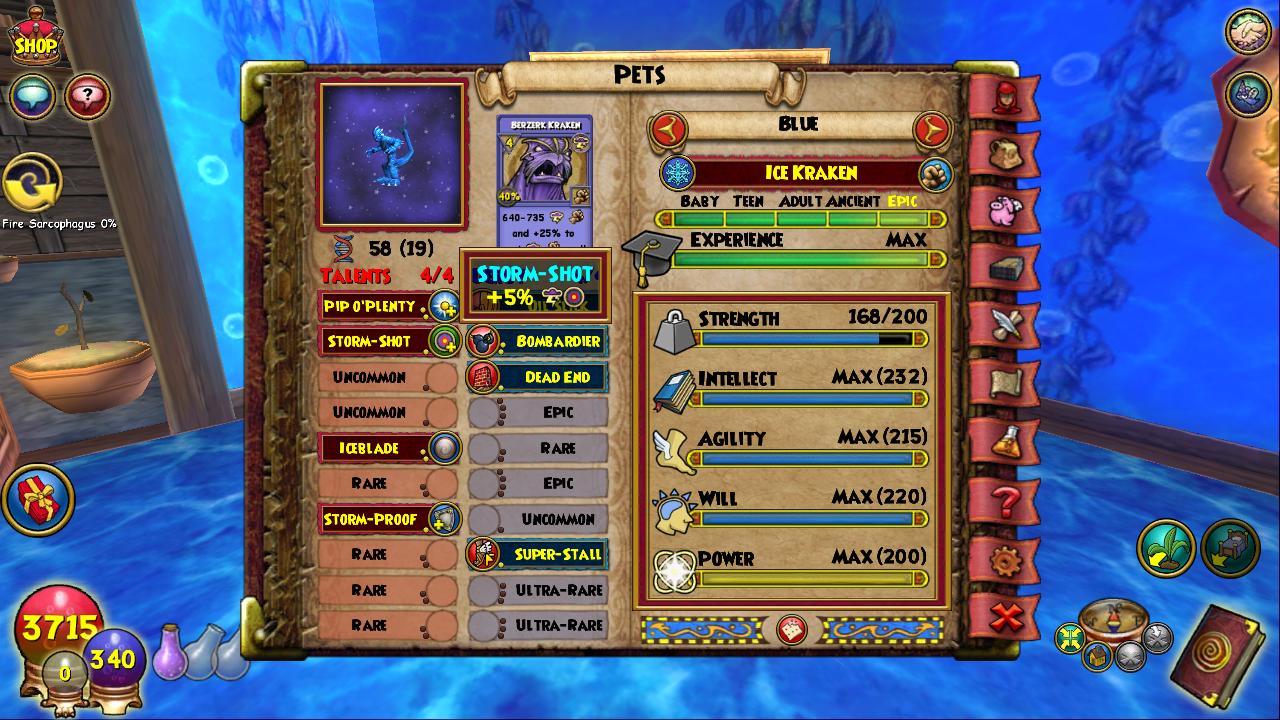1280x720 pixels.
Task: Open the friends list icon
Action: pos(1247,32)
